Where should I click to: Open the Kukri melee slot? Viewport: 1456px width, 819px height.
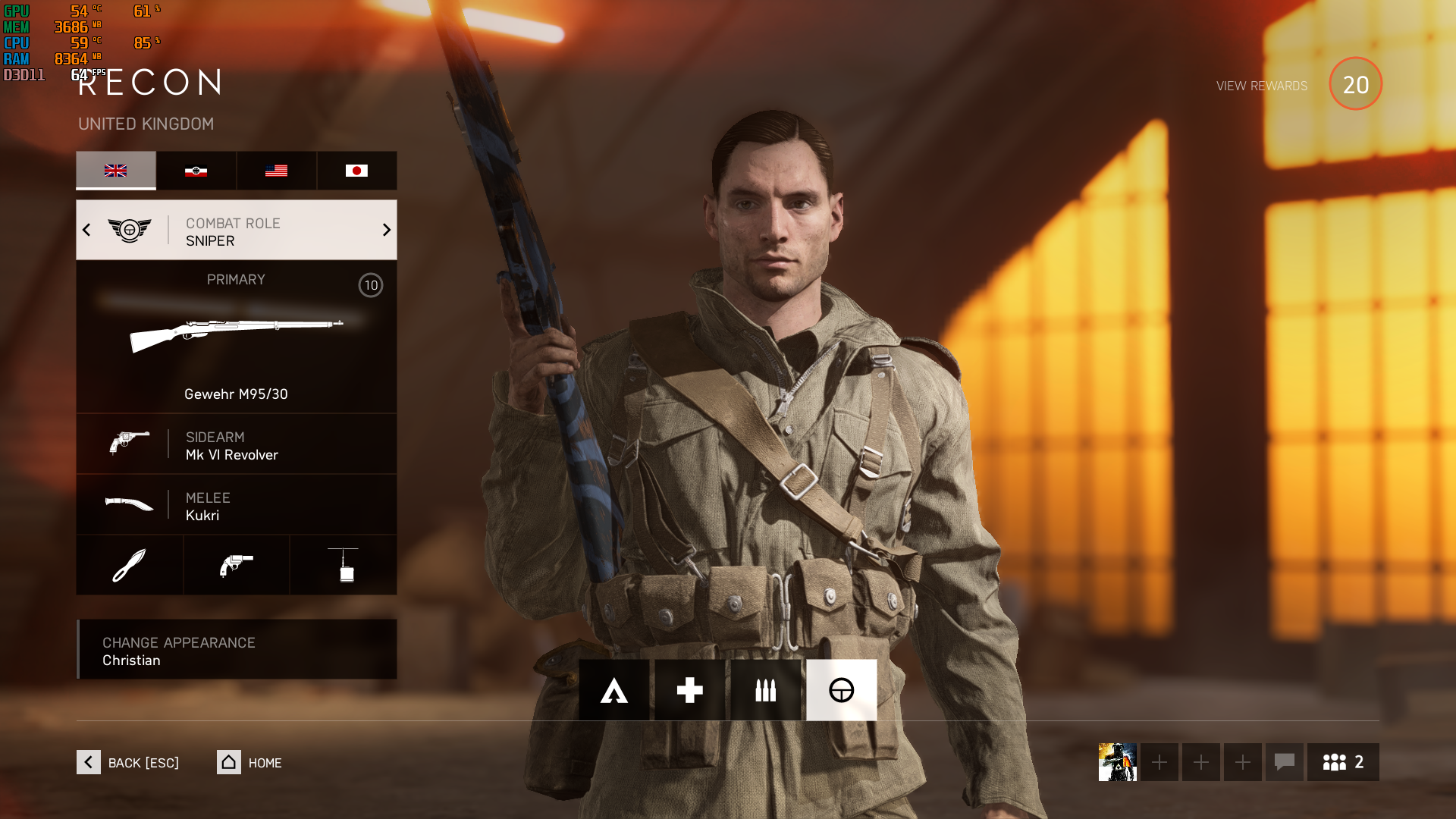tap(236, 505)
